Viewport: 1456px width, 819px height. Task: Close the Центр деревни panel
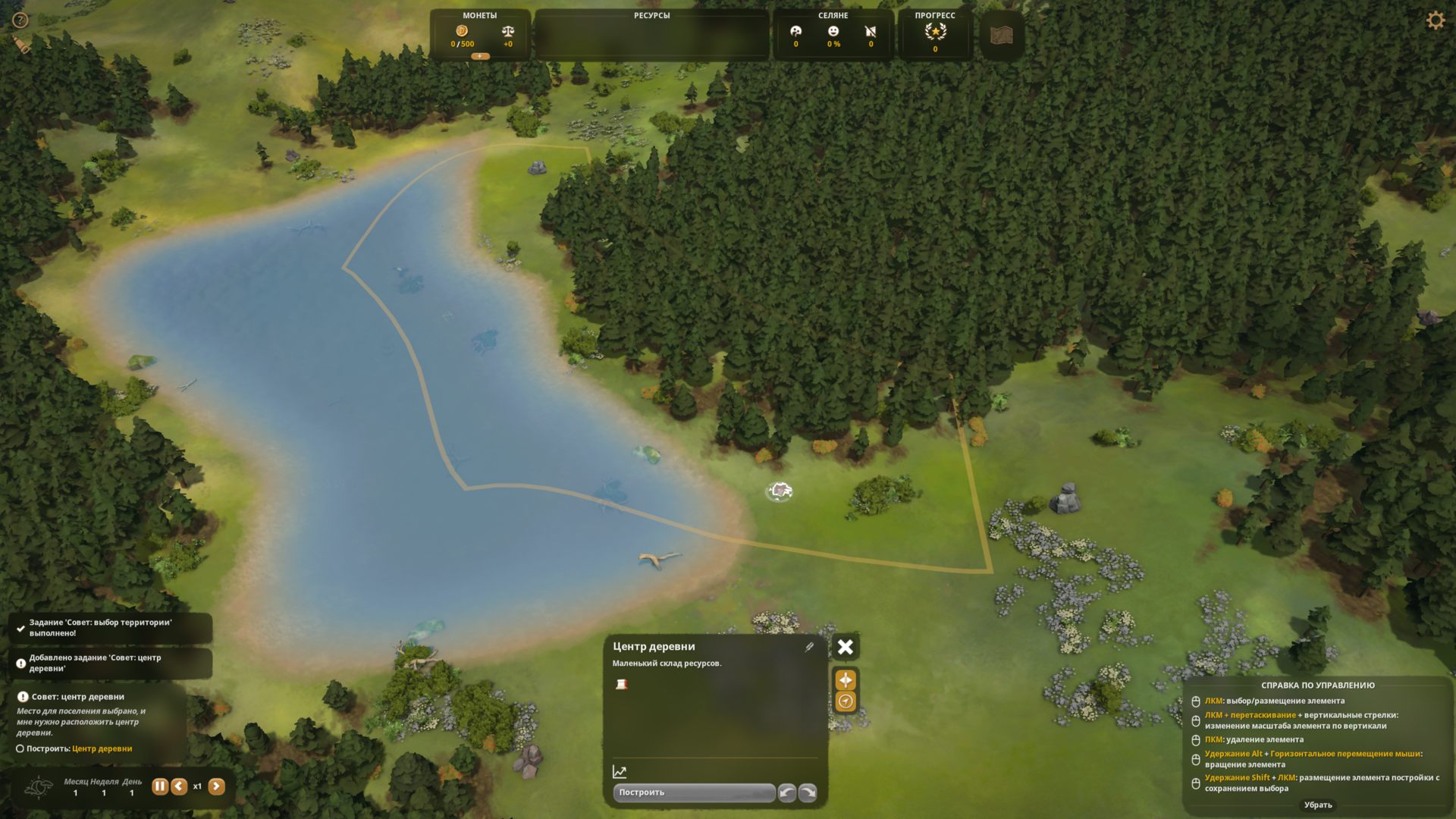pos(845,647)
